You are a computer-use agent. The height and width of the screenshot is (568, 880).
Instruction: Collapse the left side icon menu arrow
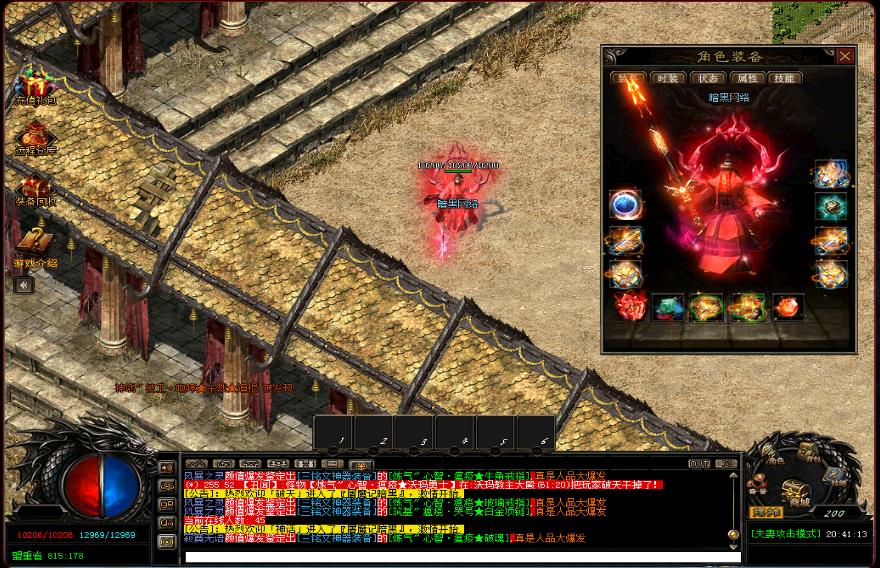[24, 285]
